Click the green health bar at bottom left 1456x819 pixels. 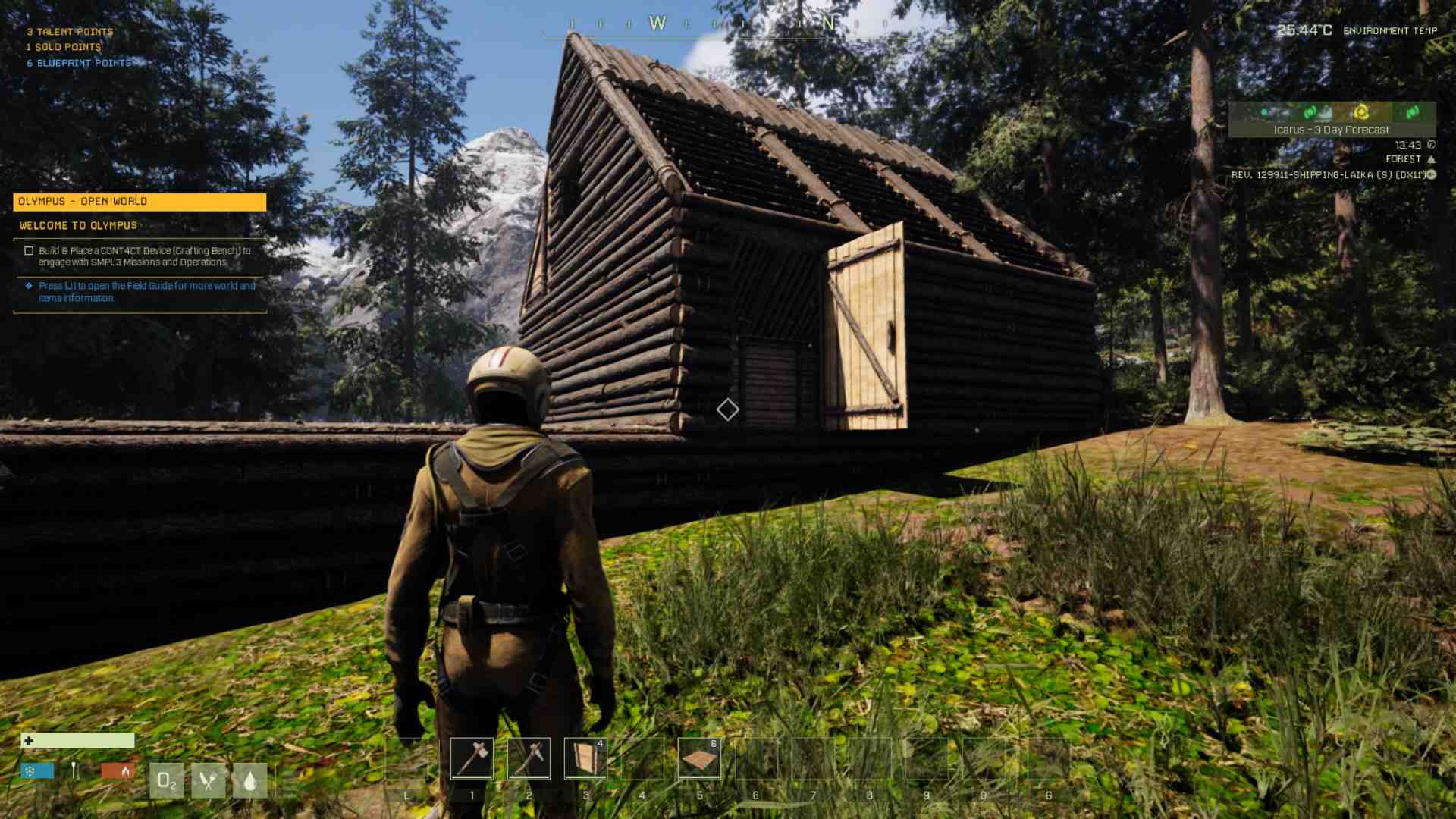[80, 741]
